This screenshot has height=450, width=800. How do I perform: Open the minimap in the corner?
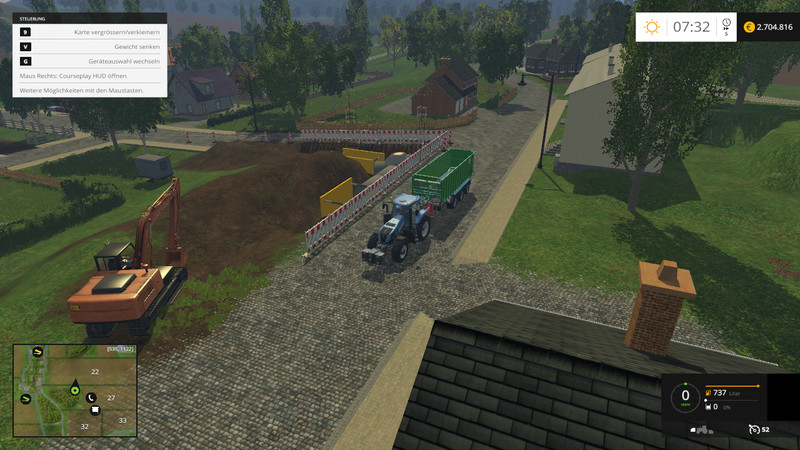[x=74, y=391]
